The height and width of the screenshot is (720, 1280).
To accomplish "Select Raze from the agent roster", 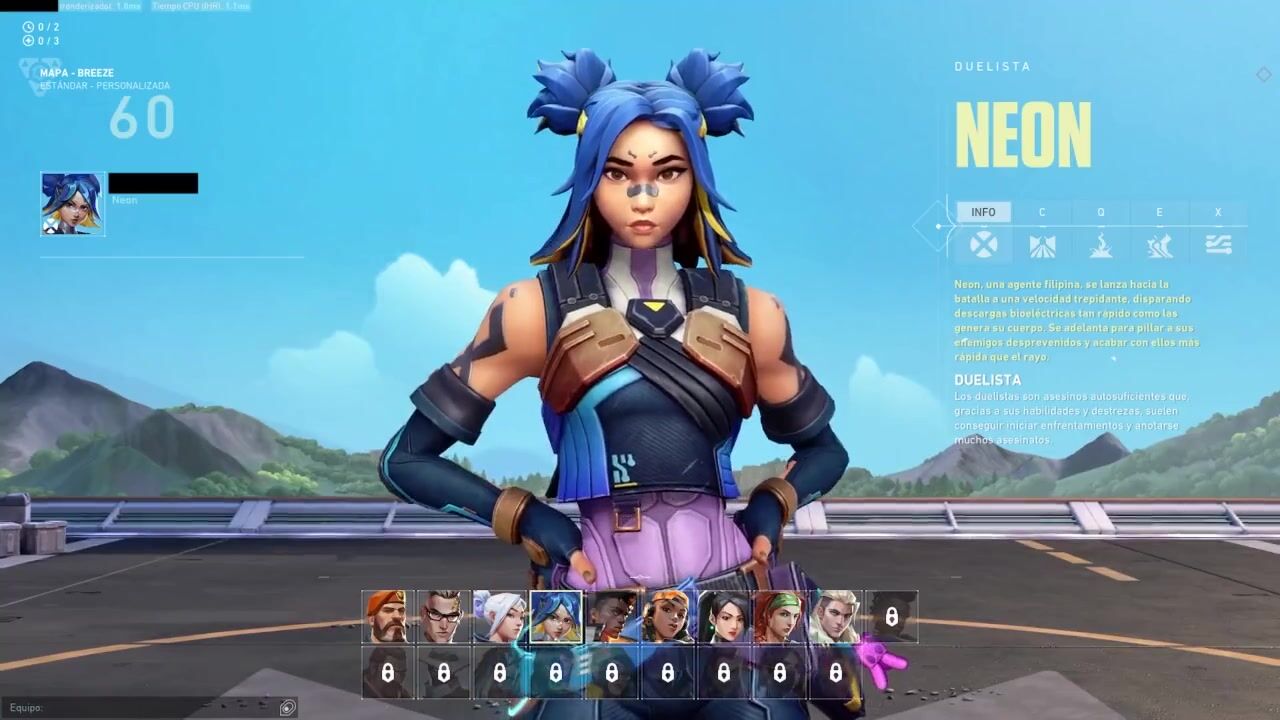I will [x=668, y=617].
